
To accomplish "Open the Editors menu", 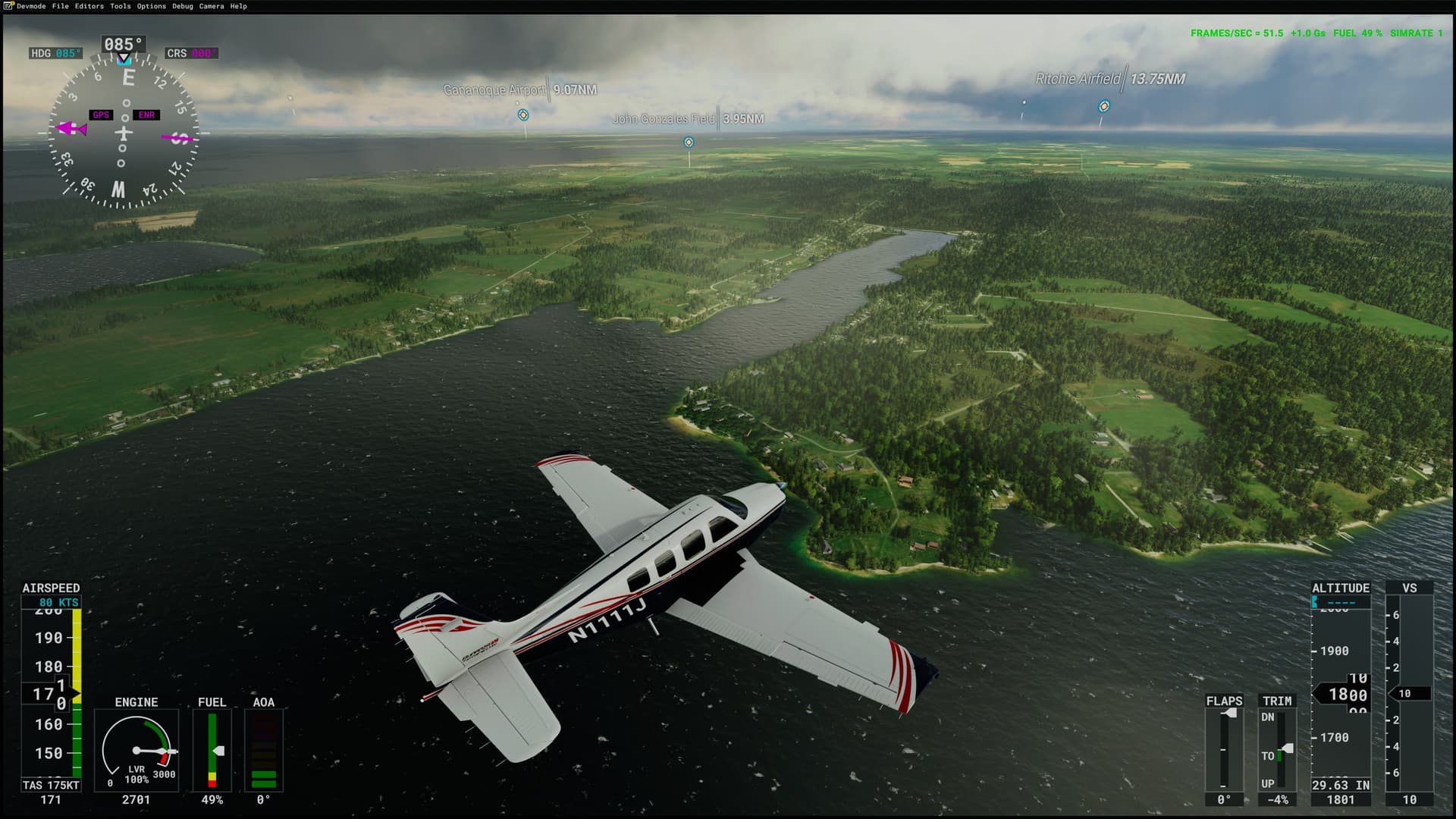I will [x=89, y=6].
